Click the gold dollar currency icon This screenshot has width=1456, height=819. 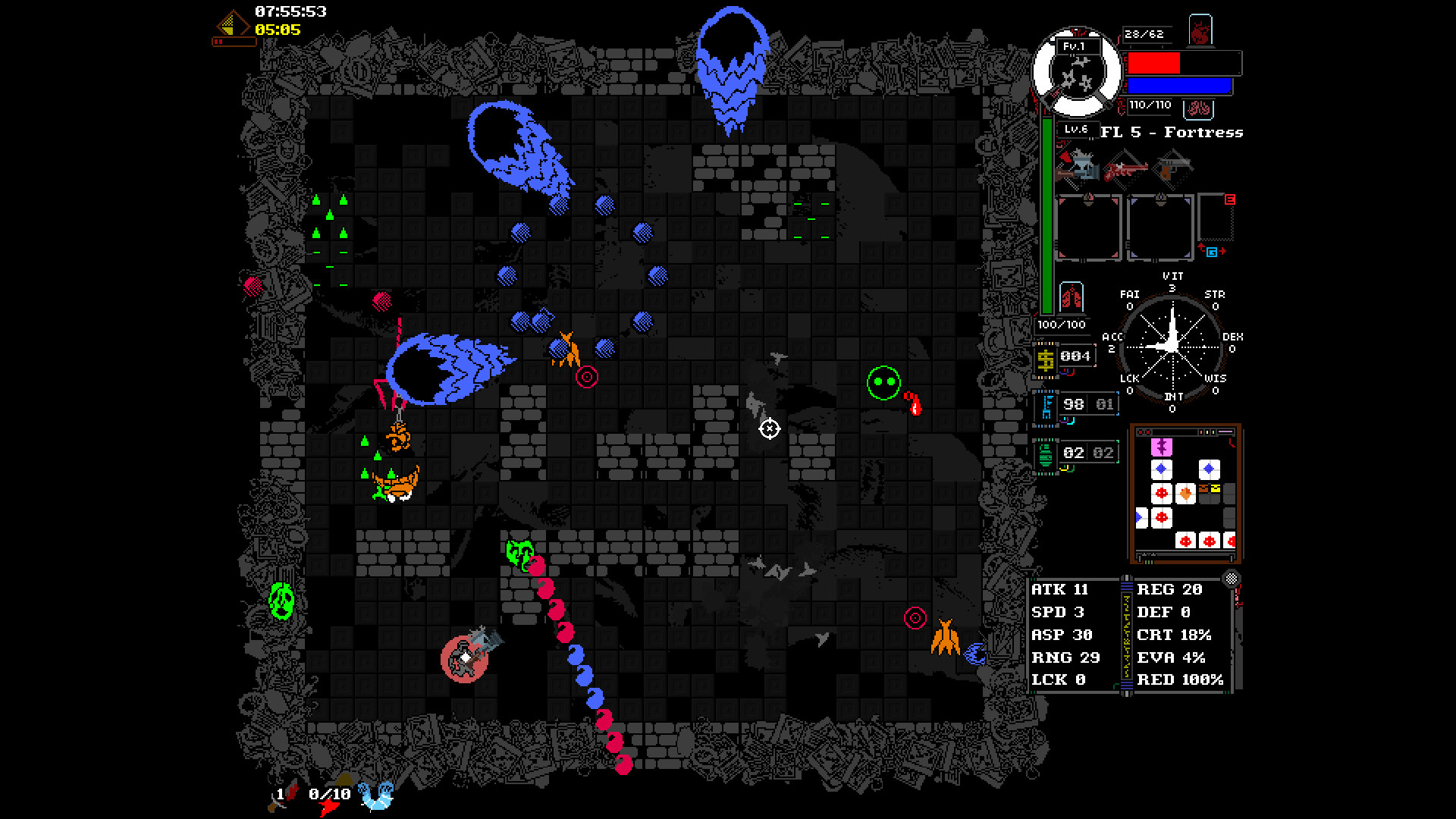click(1046, 359)
